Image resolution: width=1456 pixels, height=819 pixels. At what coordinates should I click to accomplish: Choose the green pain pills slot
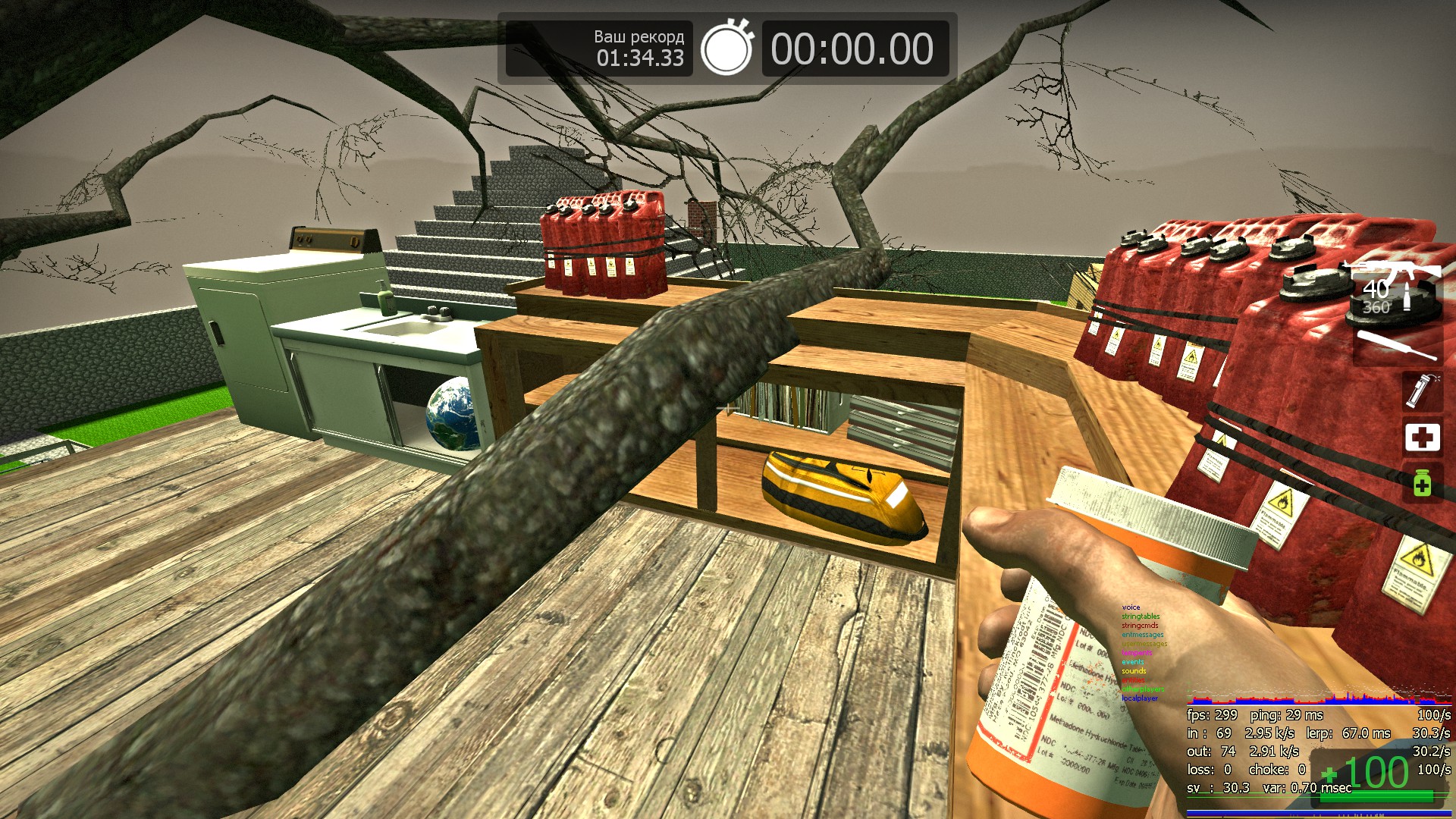pos(1422,483)
